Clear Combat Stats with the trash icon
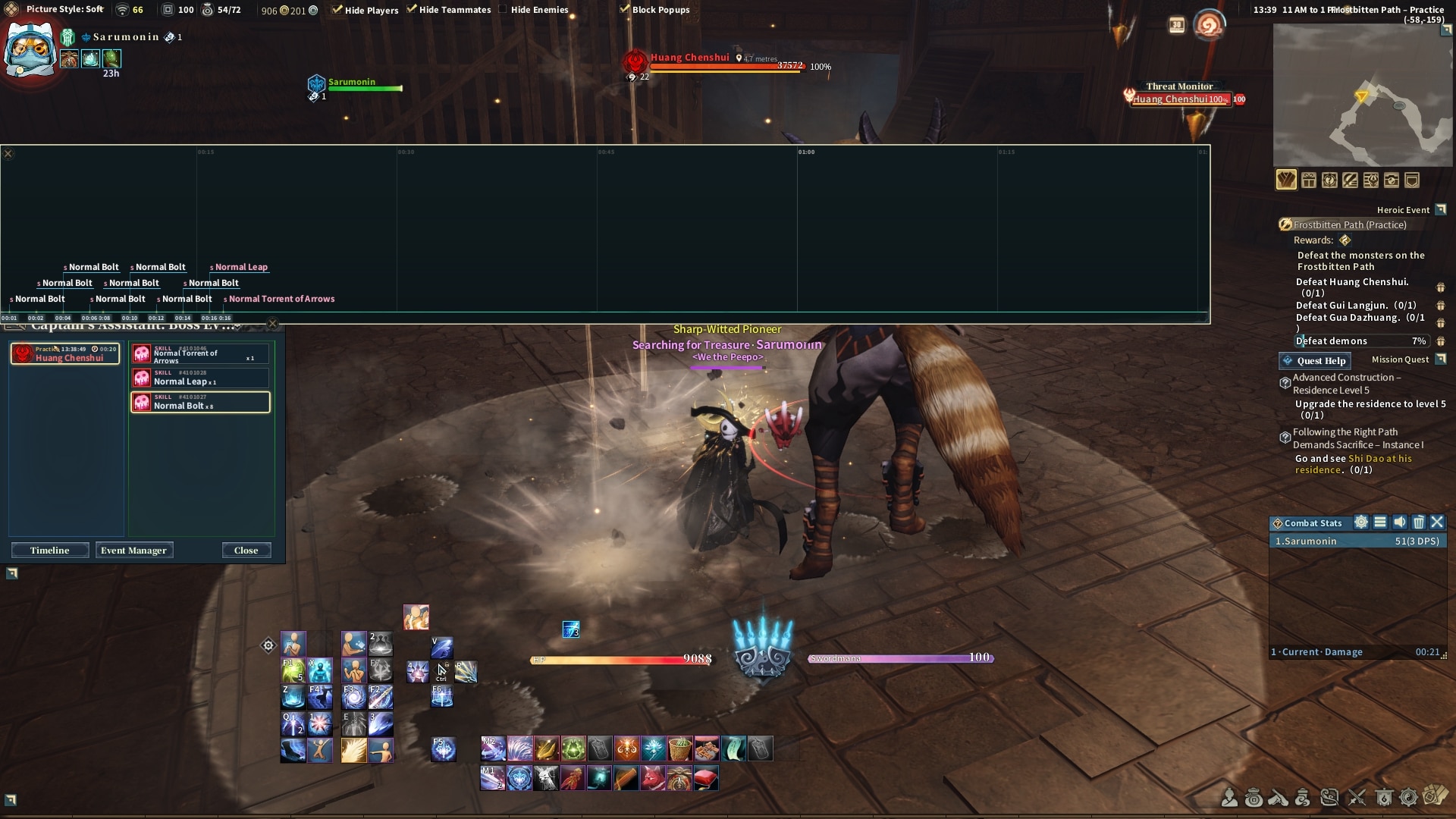This screenshot has height=819, width=1456. (x=1418, y=522)
